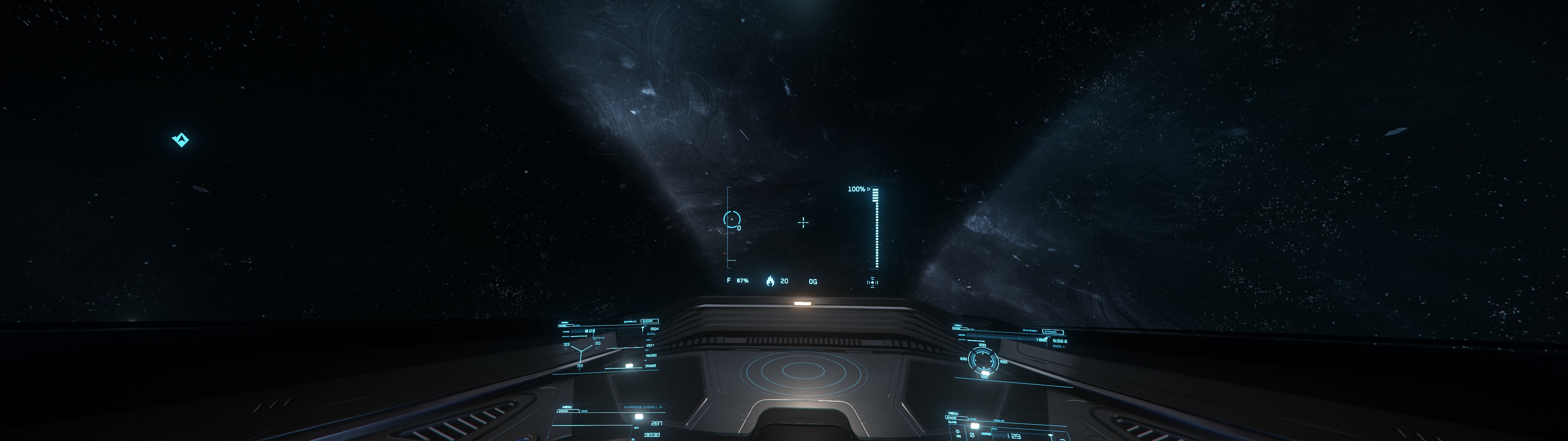Open the Guns tab on weapons panel
Screen dimensions: 1568x441
[973, 419]
